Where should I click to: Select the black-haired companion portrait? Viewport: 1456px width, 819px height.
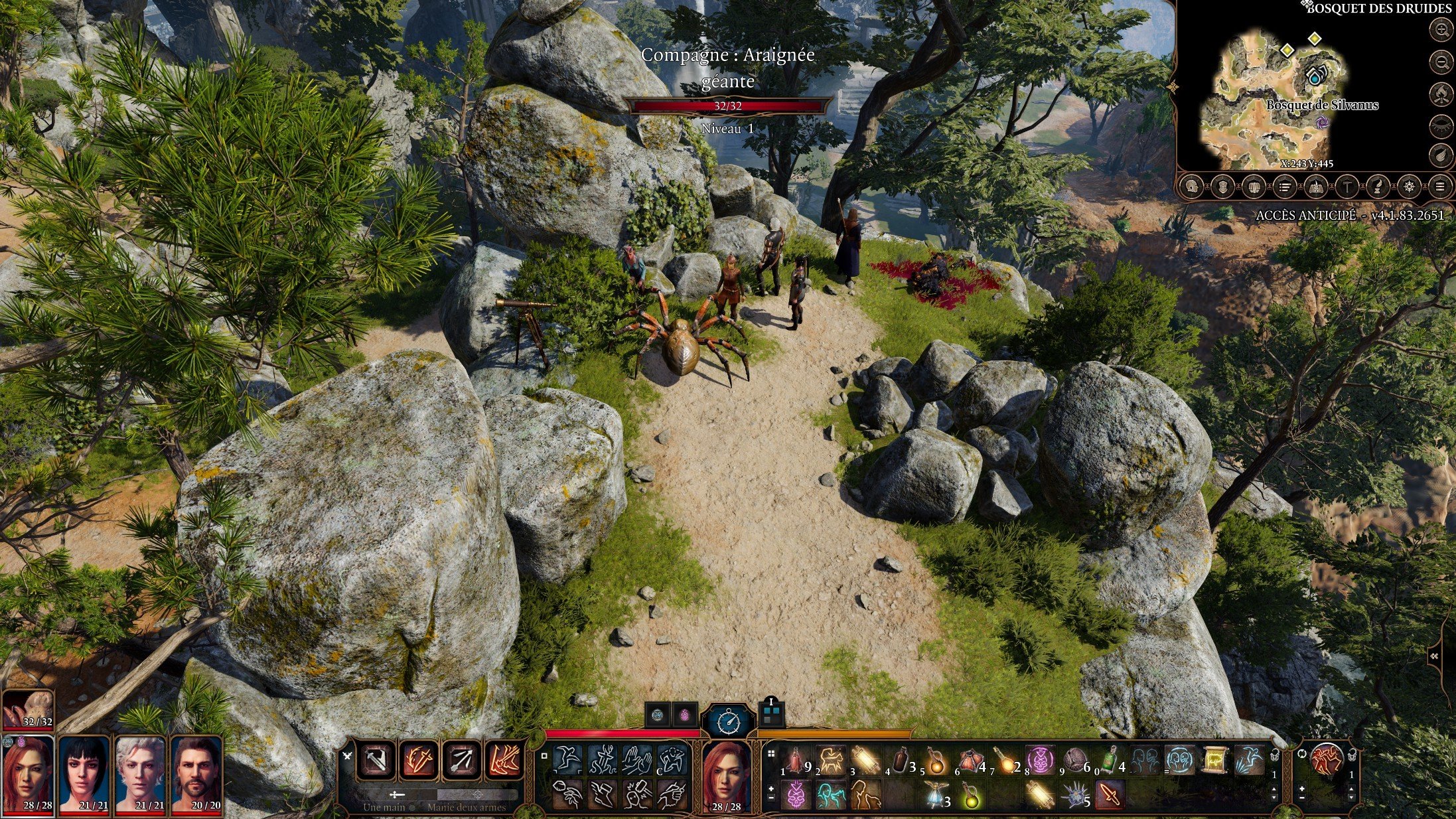[84, 775]
